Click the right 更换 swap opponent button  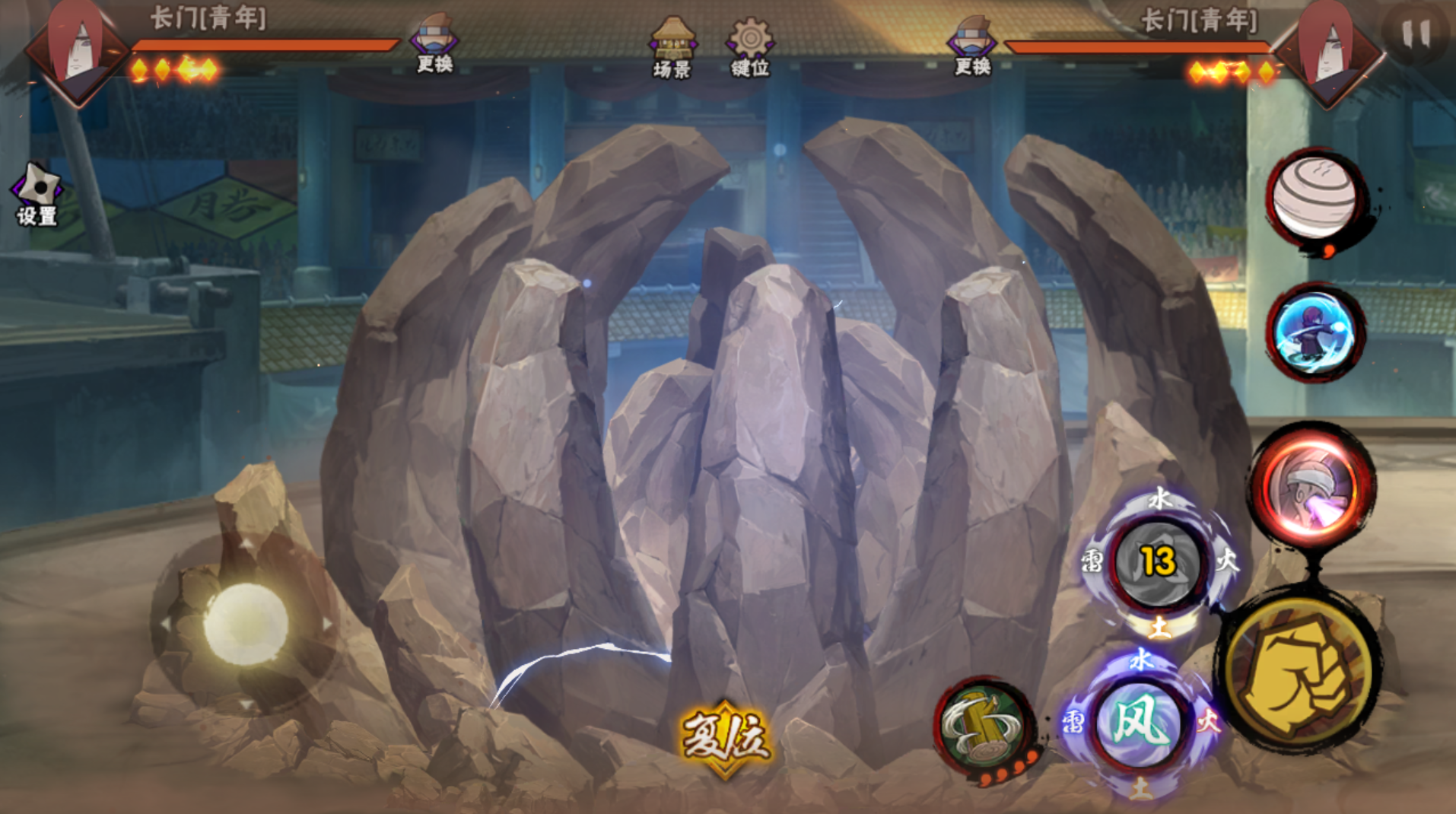click(x=973, y=46)
